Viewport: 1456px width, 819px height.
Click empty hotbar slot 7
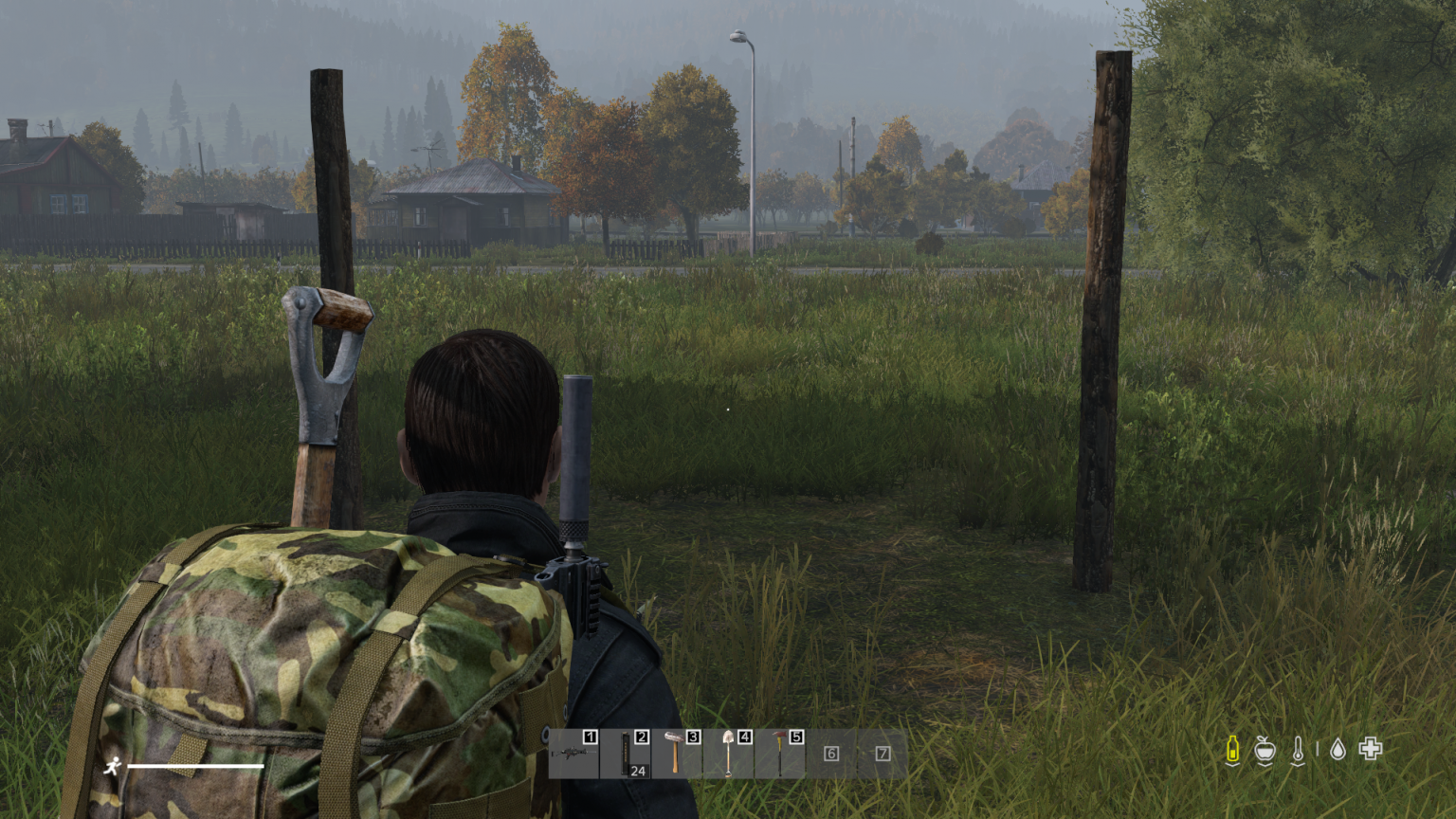(883, 754)
